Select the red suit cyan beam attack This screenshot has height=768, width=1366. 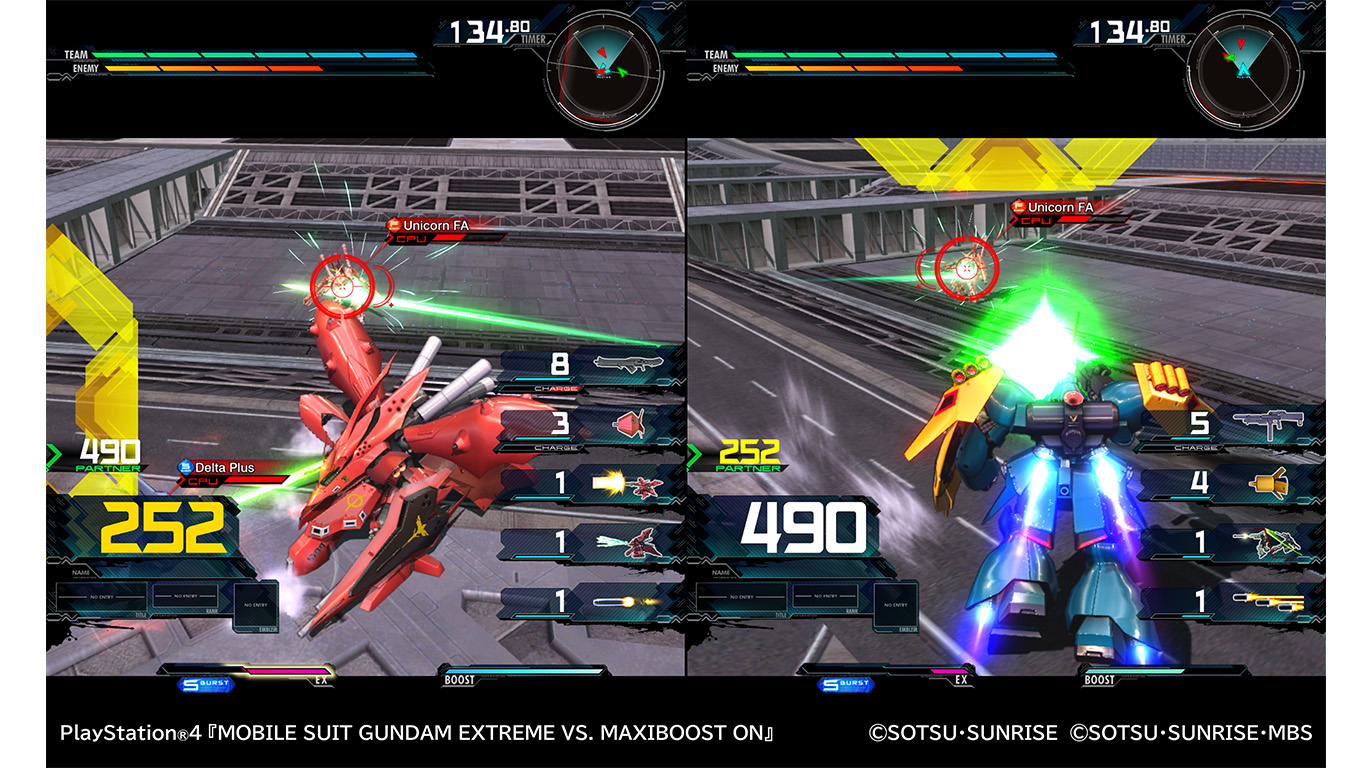[x=626, y=543]
